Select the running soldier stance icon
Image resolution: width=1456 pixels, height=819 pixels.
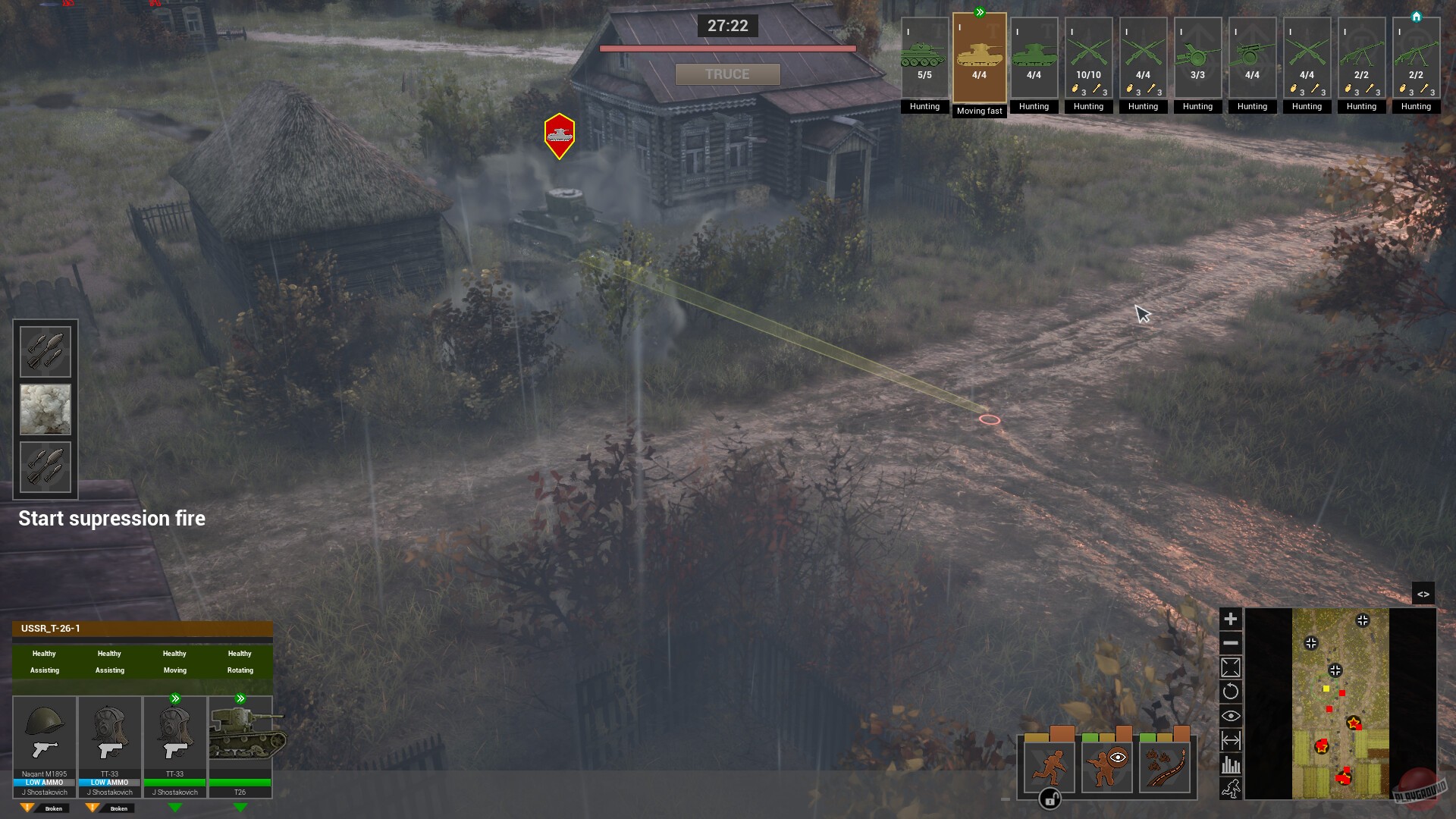click(1048, 767)
